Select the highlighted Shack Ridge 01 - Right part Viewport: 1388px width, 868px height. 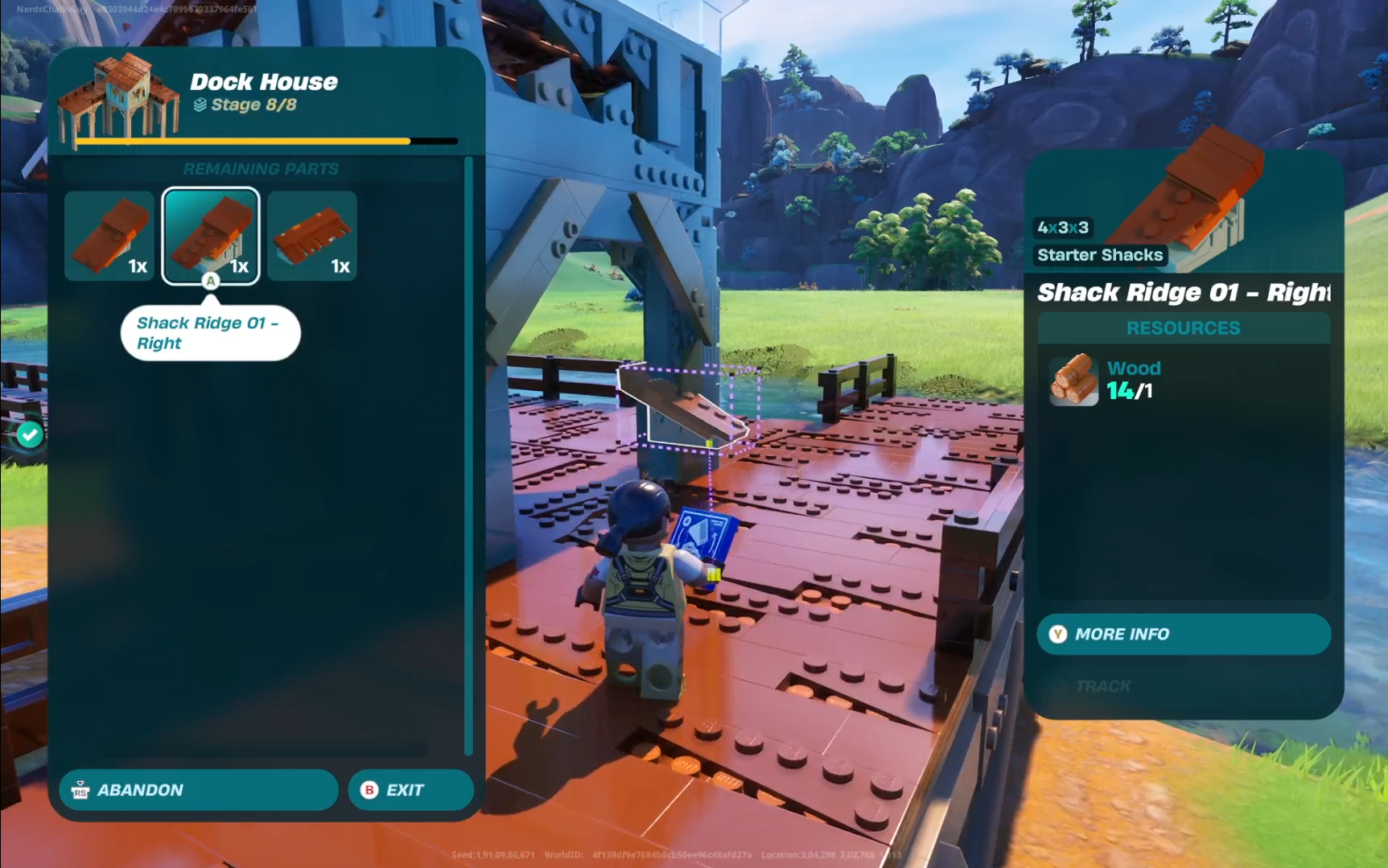(x=211, y=236)
